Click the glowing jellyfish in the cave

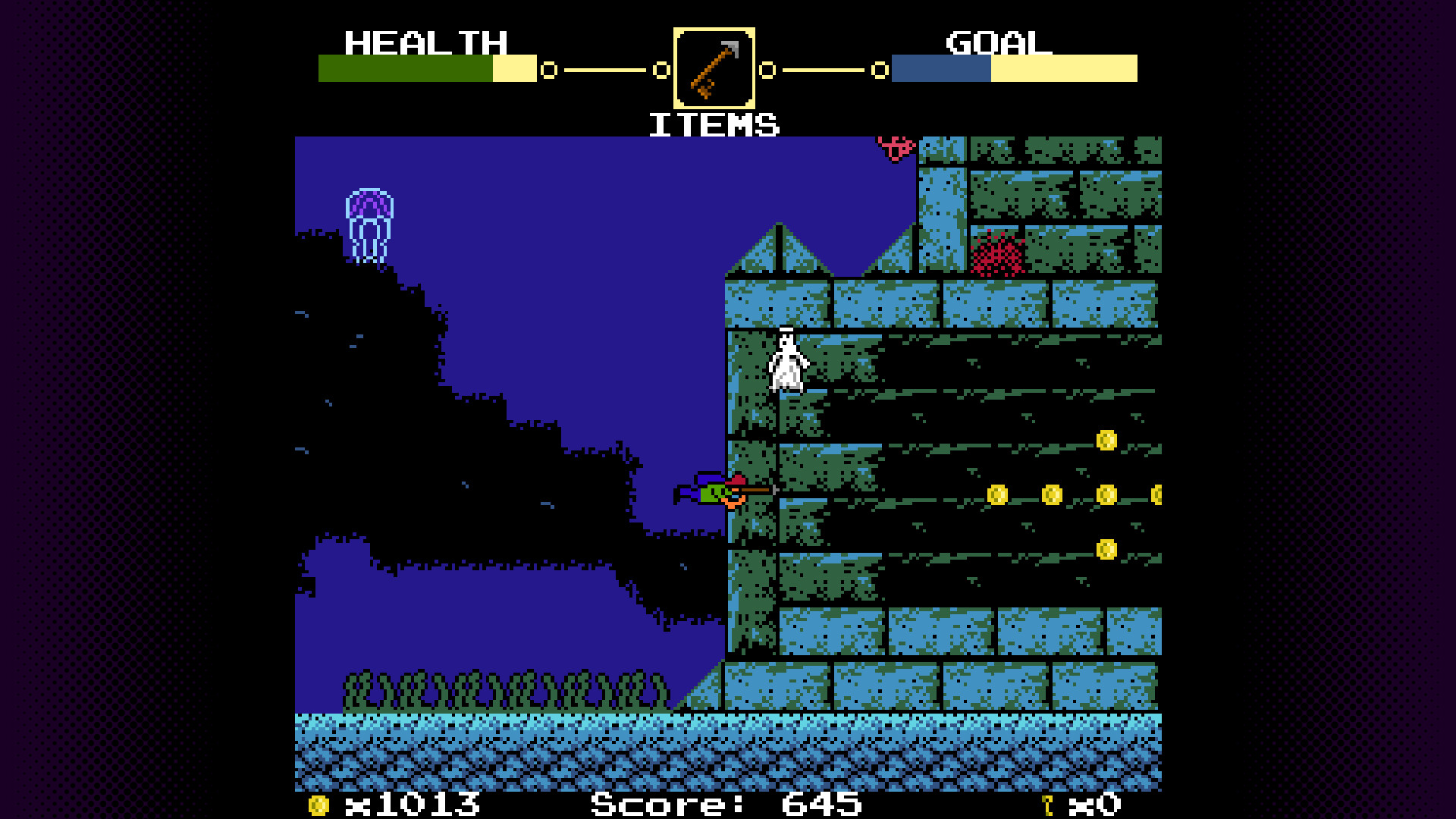coord(371,220)
